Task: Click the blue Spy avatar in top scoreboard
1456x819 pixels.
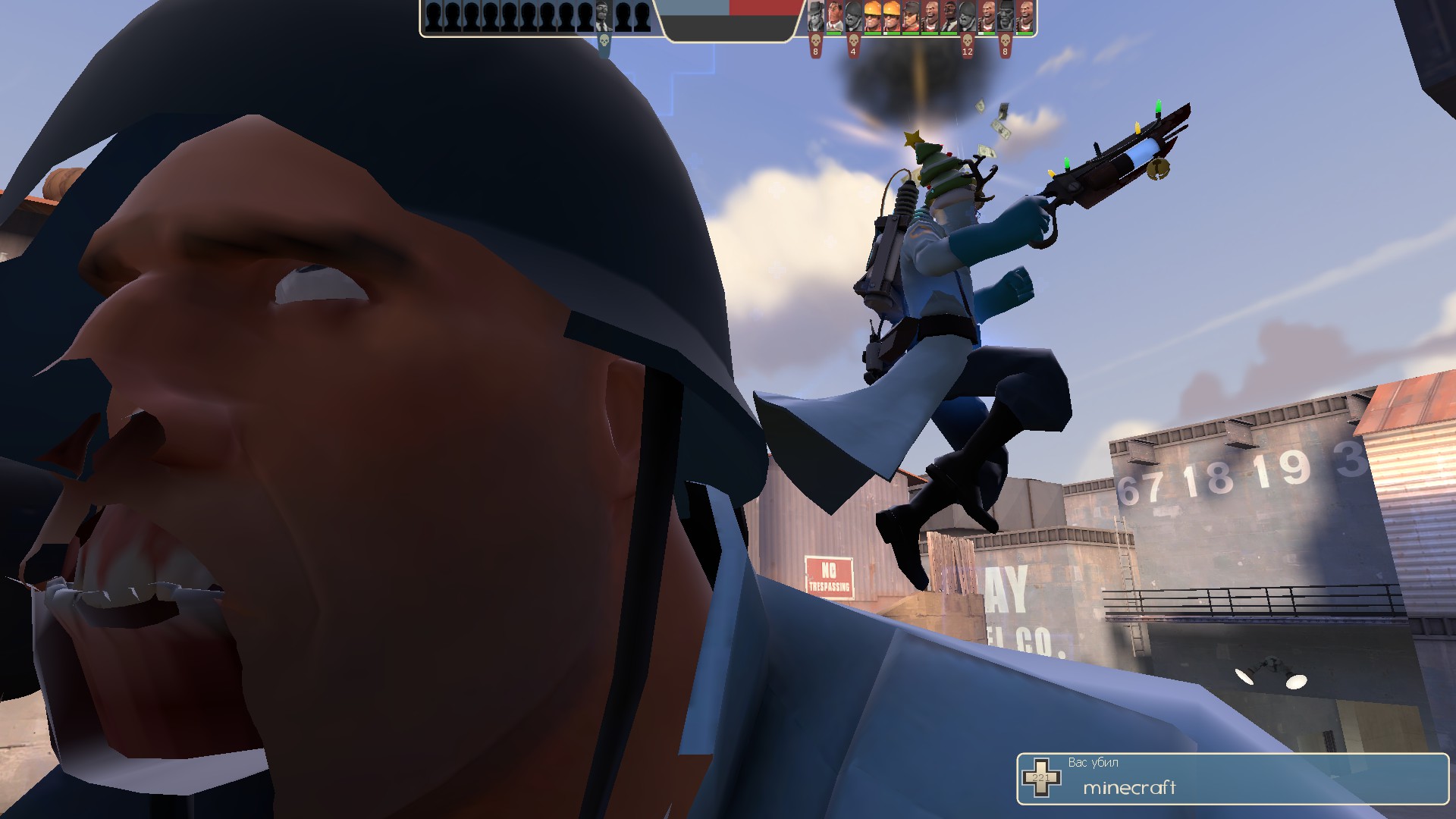Action: point(602,15)
